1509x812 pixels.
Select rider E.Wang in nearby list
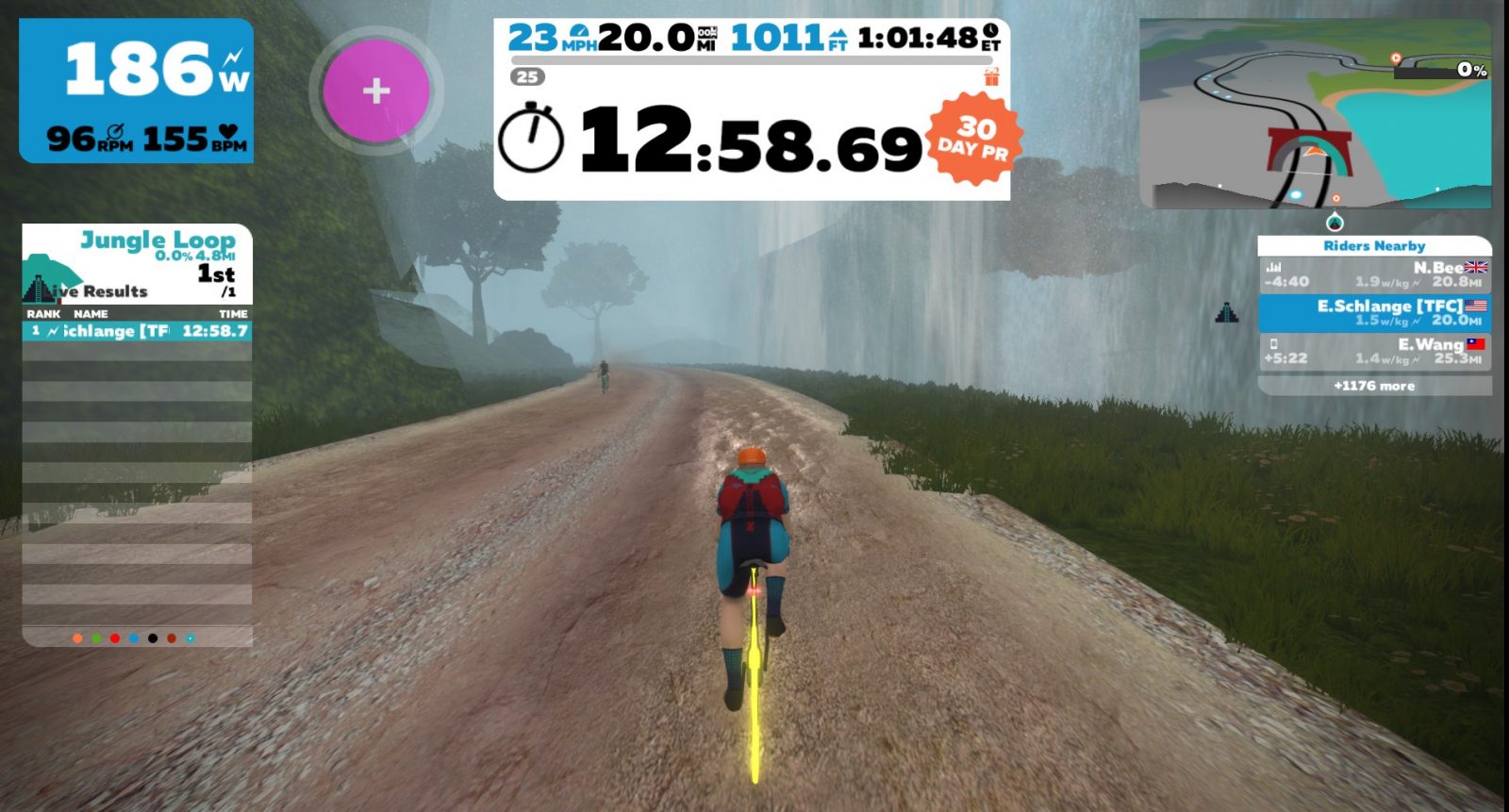1374,351
